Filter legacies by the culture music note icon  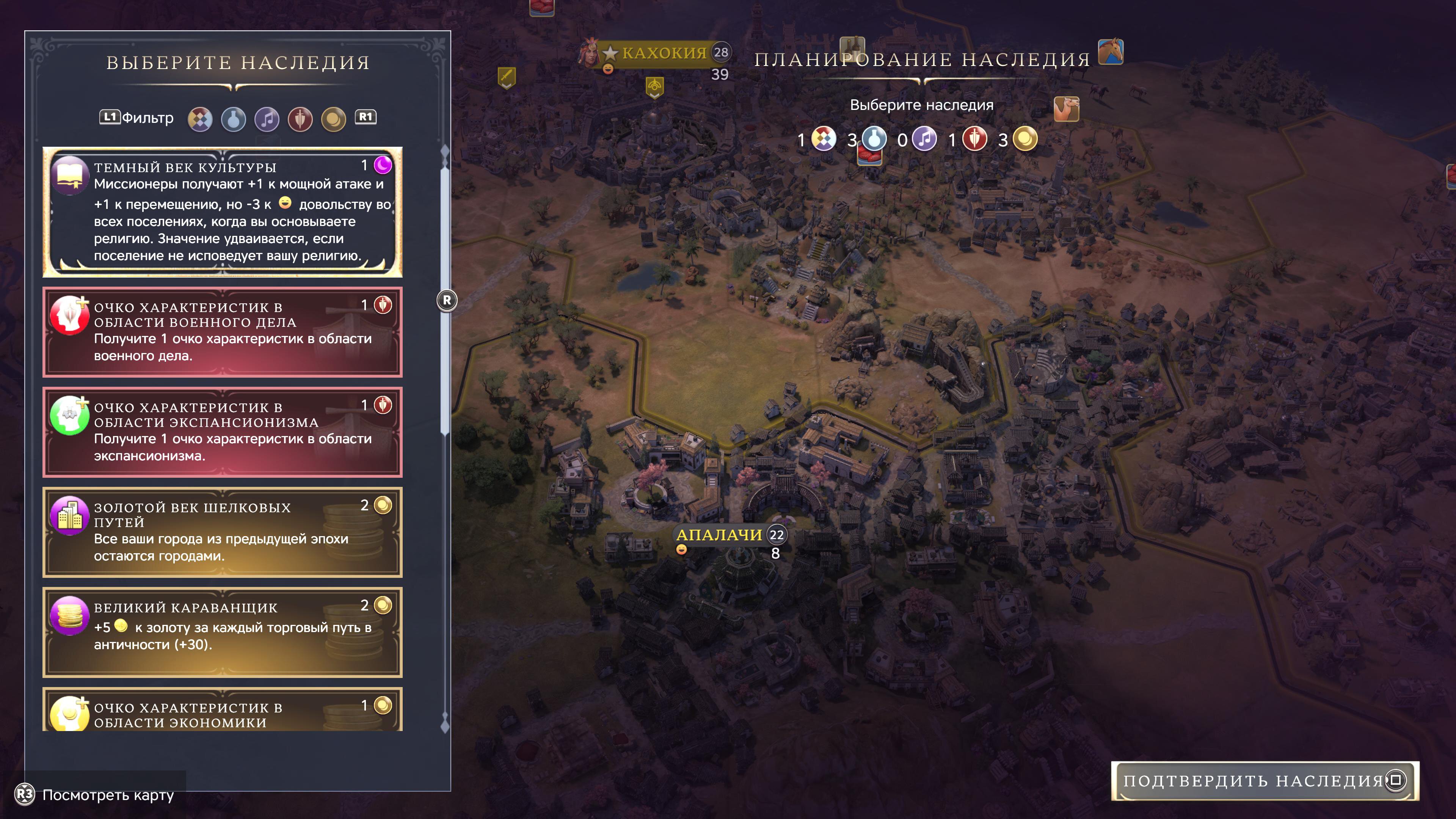pos(267,119)
